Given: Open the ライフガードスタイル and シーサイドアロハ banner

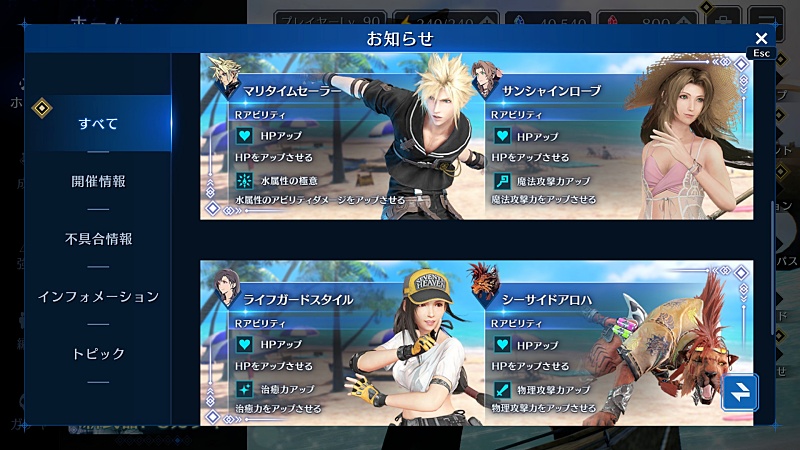Looking at the screenshot, I should coord(476,342).
